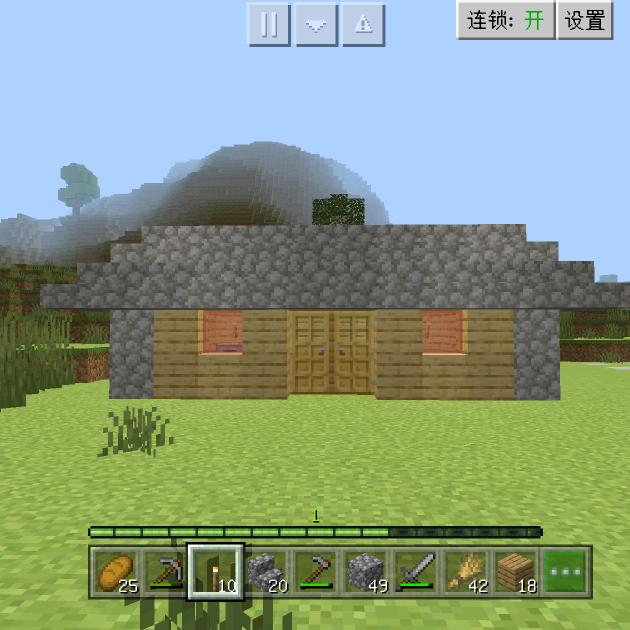Select the hoe in the hotbar
This screenshot has height=630, width=630.
pyautogui.click(x=316, y=572)
